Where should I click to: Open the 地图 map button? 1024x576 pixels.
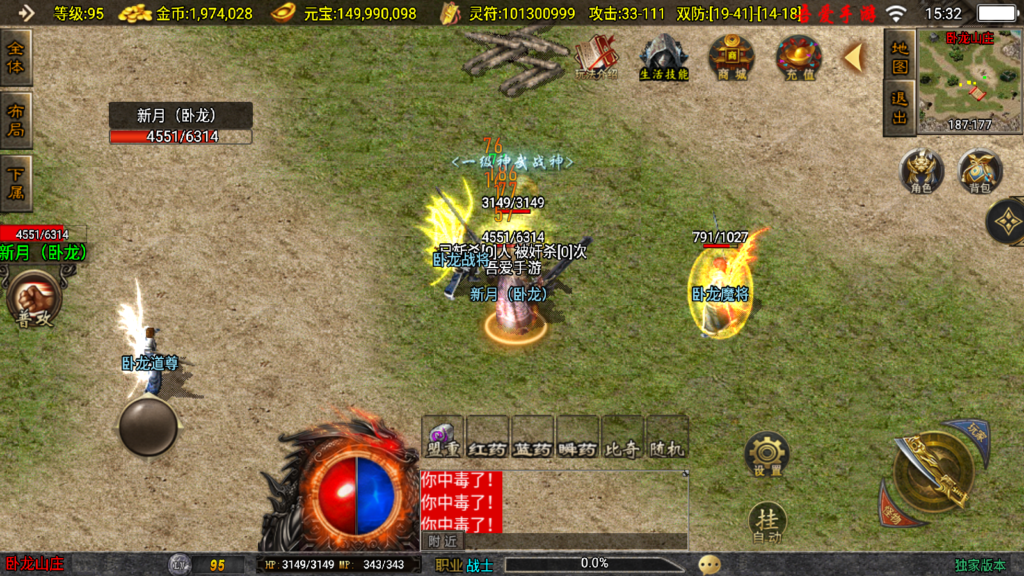click(x=900, y=57)
